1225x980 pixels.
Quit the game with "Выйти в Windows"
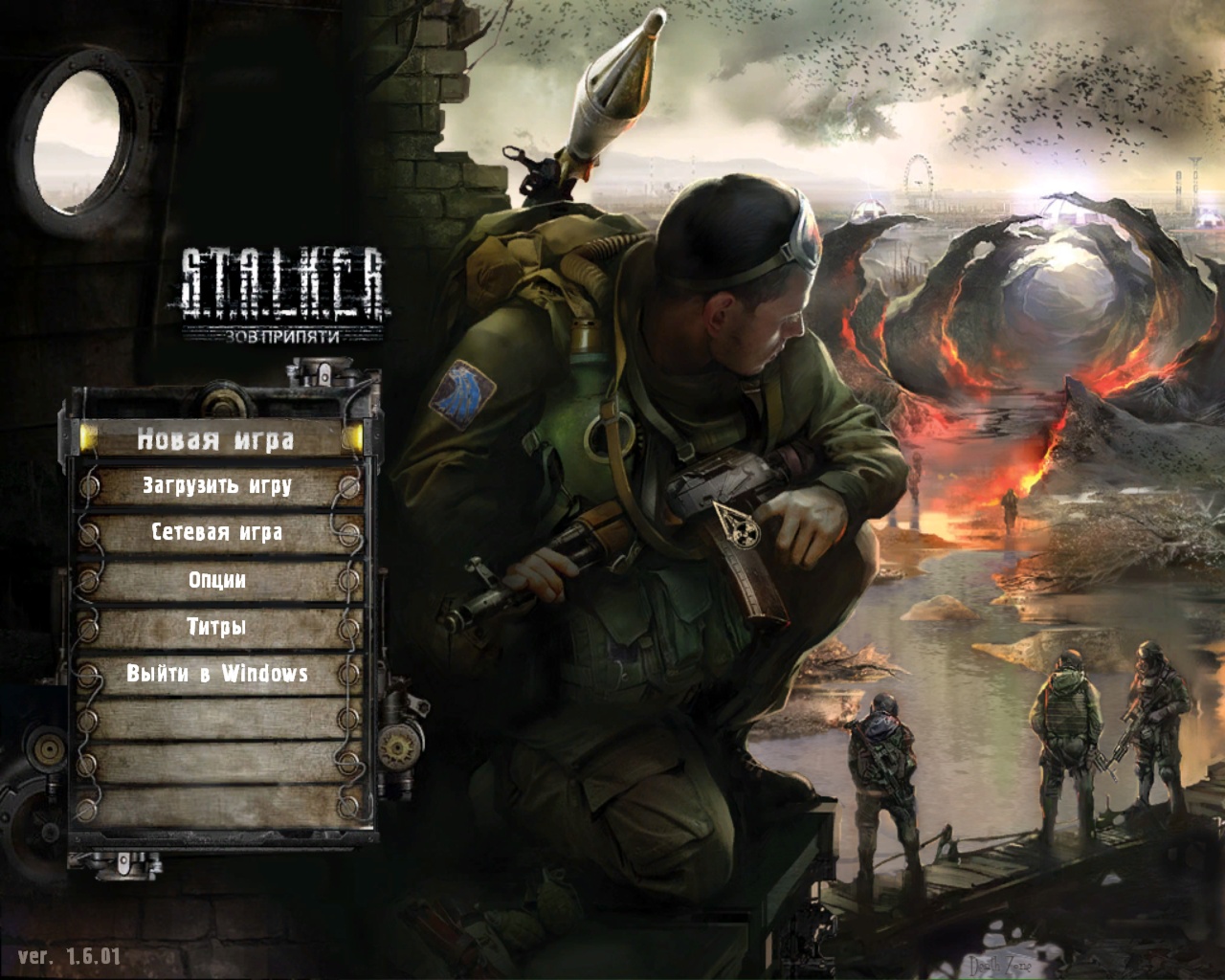coord(216,675)
